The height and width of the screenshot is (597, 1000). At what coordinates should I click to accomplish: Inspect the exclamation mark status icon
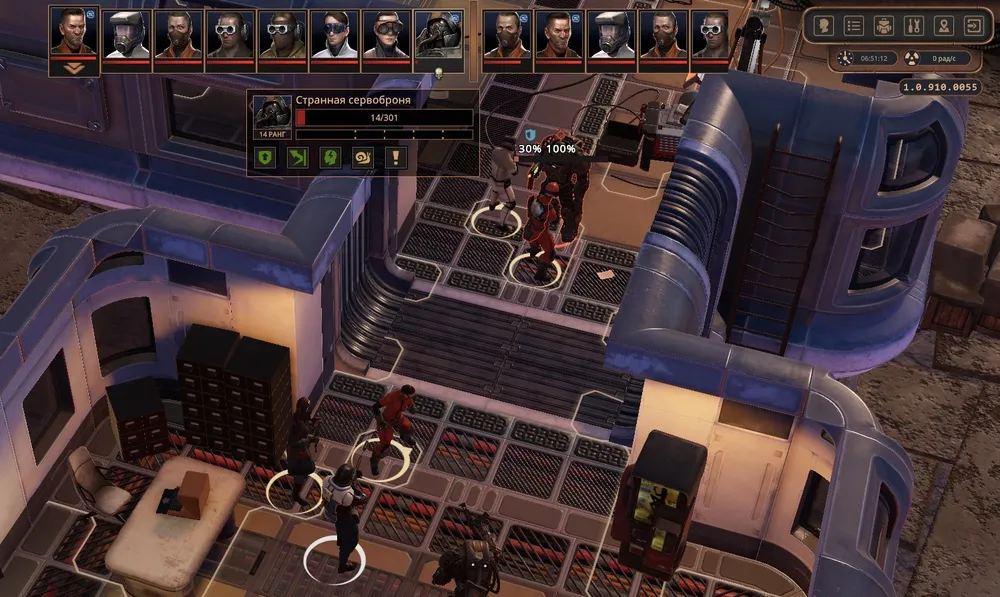[396, 157]
